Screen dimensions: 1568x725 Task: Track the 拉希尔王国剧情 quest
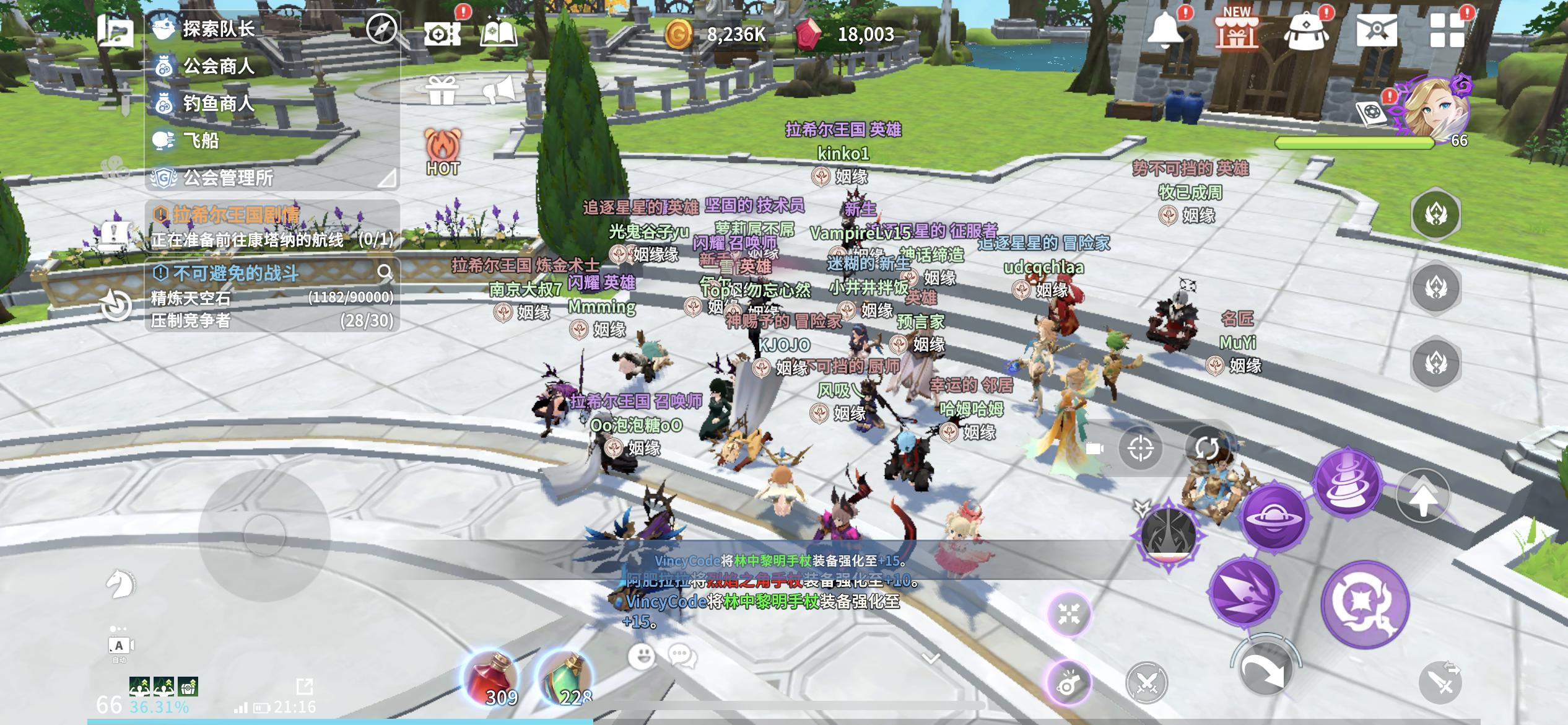click(x=235, y=216)
